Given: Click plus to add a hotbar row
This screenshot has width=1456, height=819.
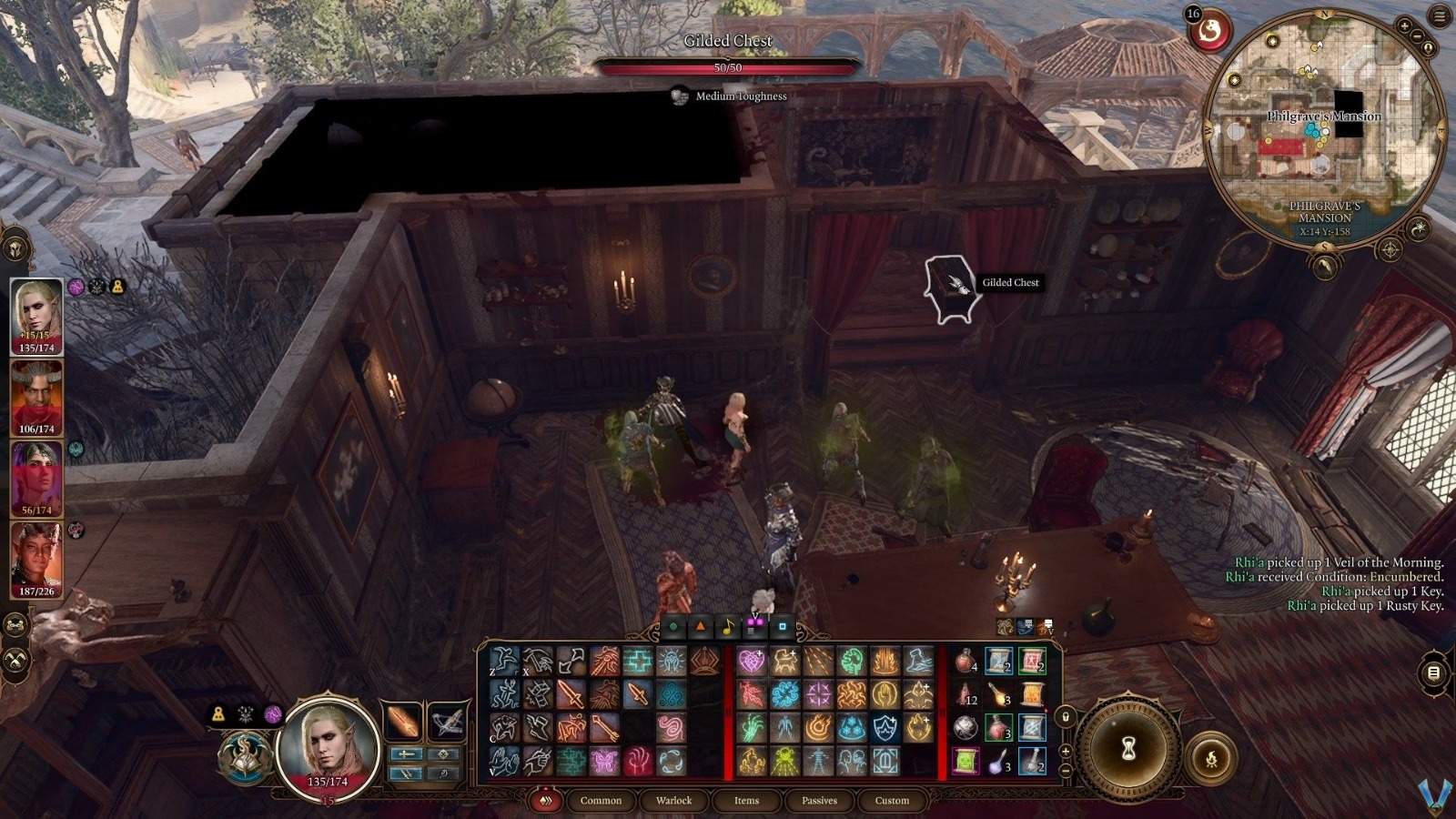Looking at the screenshot, I should (1066, 751).
